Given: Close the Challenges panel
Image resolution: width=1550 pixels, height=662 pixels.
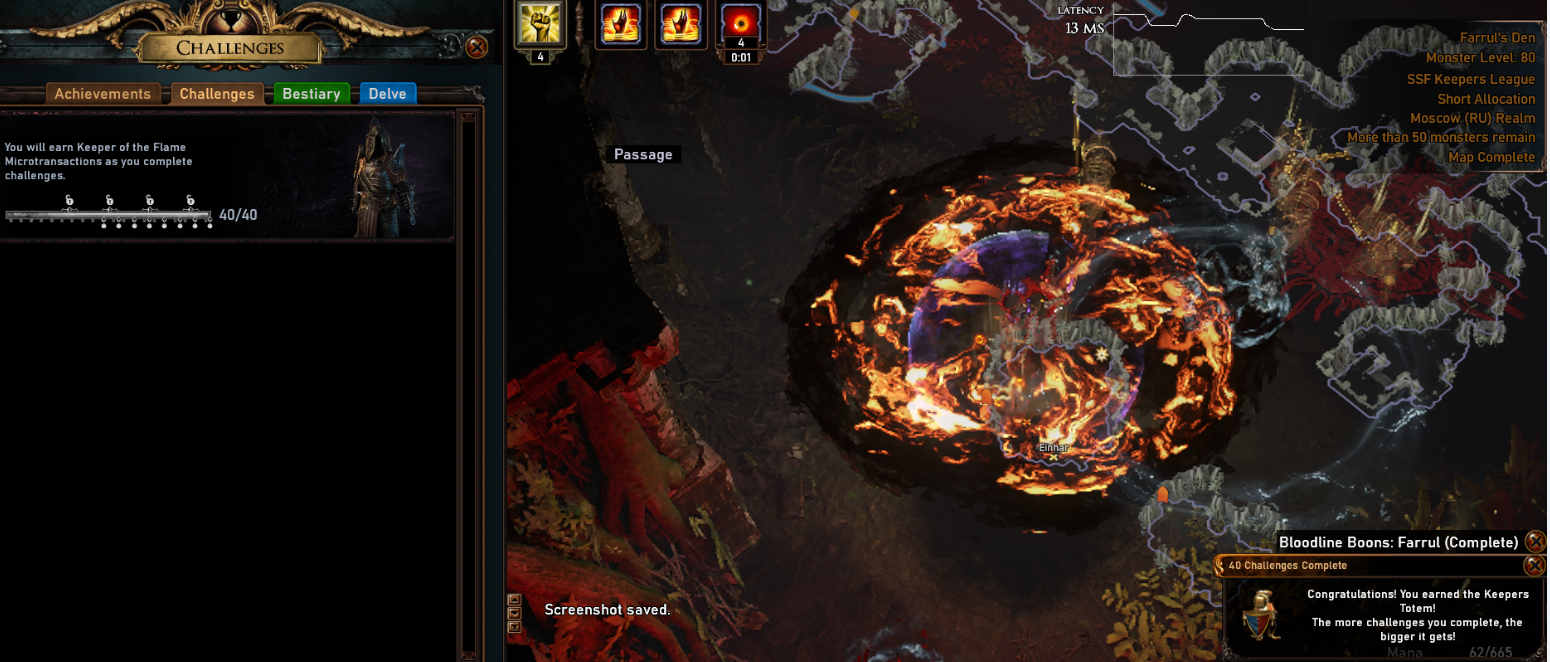Looking at the screenshot, I should [477, 47].
